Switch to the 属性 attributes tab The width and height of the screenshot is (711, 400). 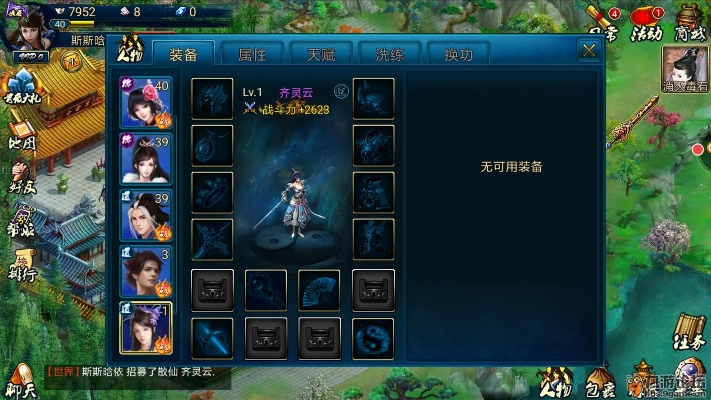pyautogui.click(x=253, y=54)
